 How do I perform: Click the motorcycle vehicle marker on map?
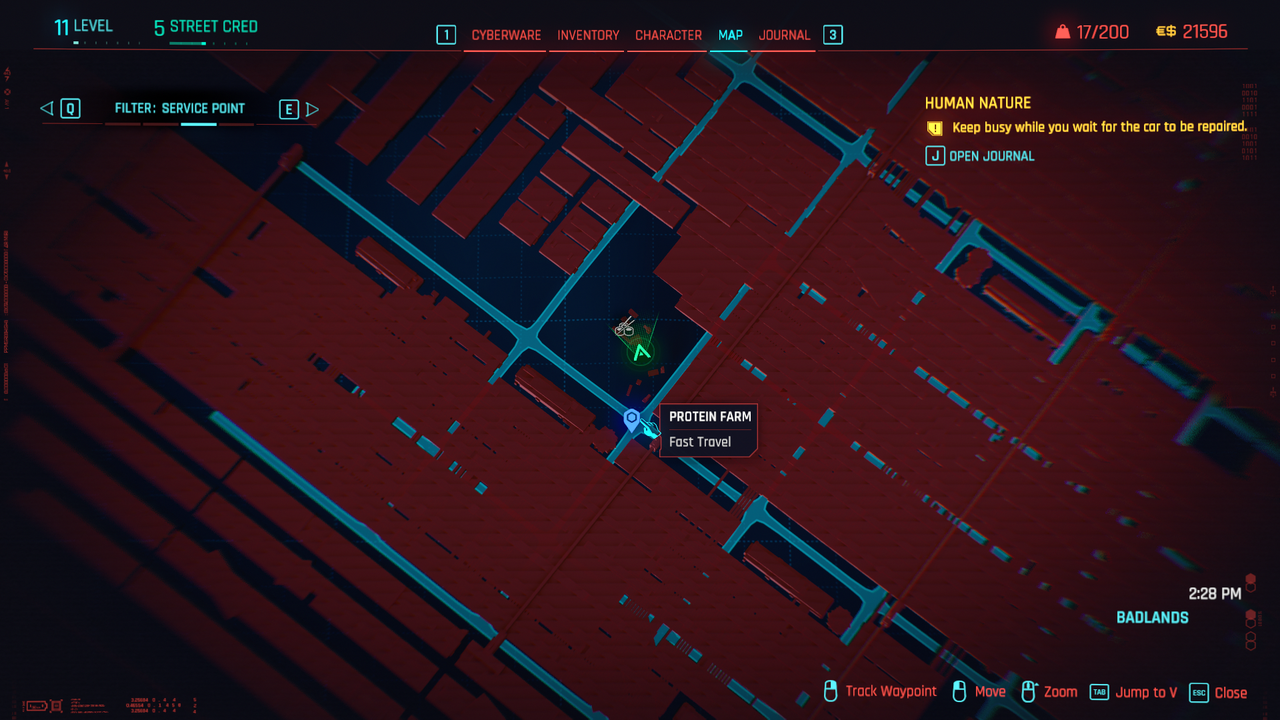[x=625, y=326]
